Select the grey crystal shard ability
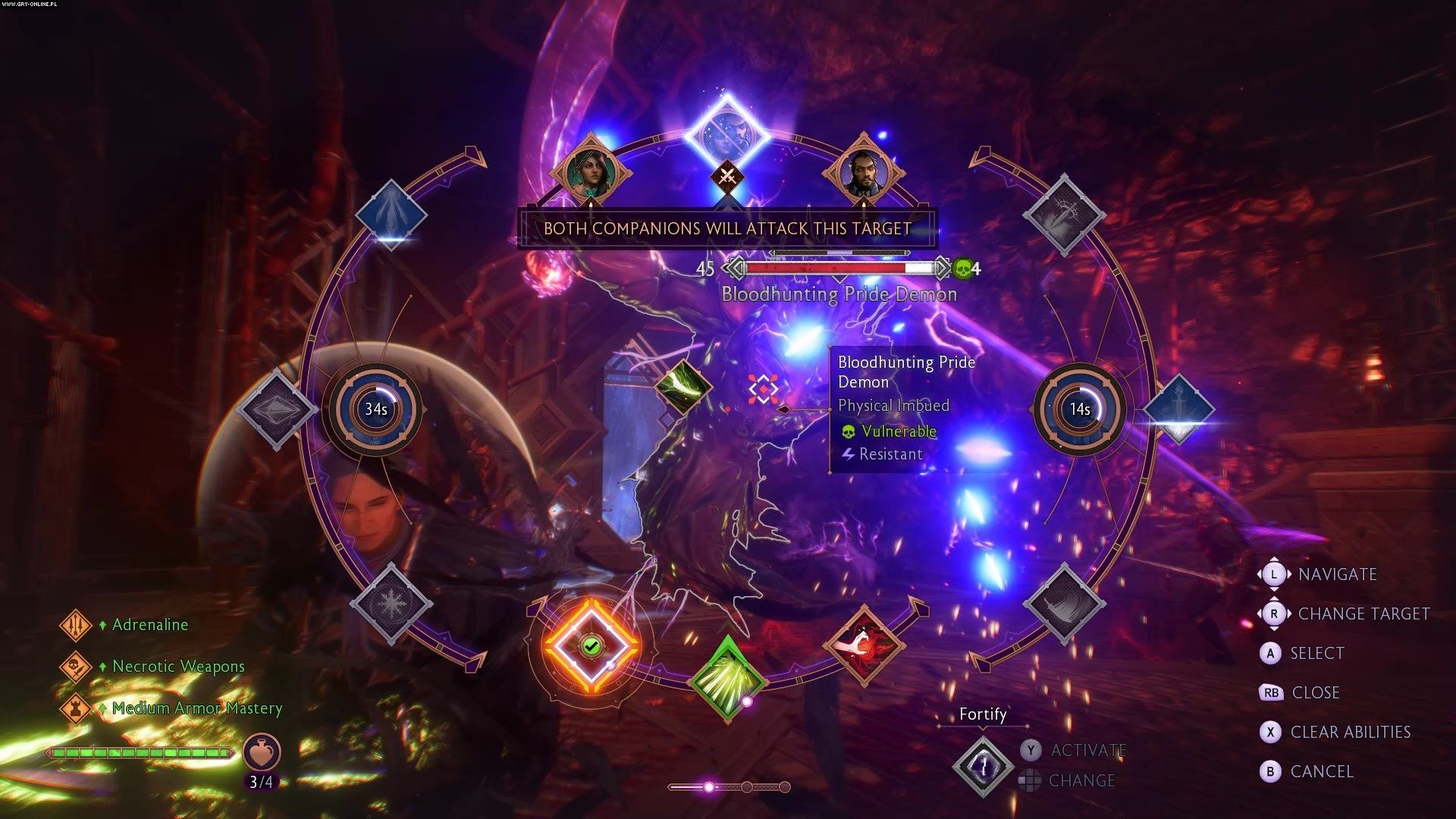 point(275,409)
